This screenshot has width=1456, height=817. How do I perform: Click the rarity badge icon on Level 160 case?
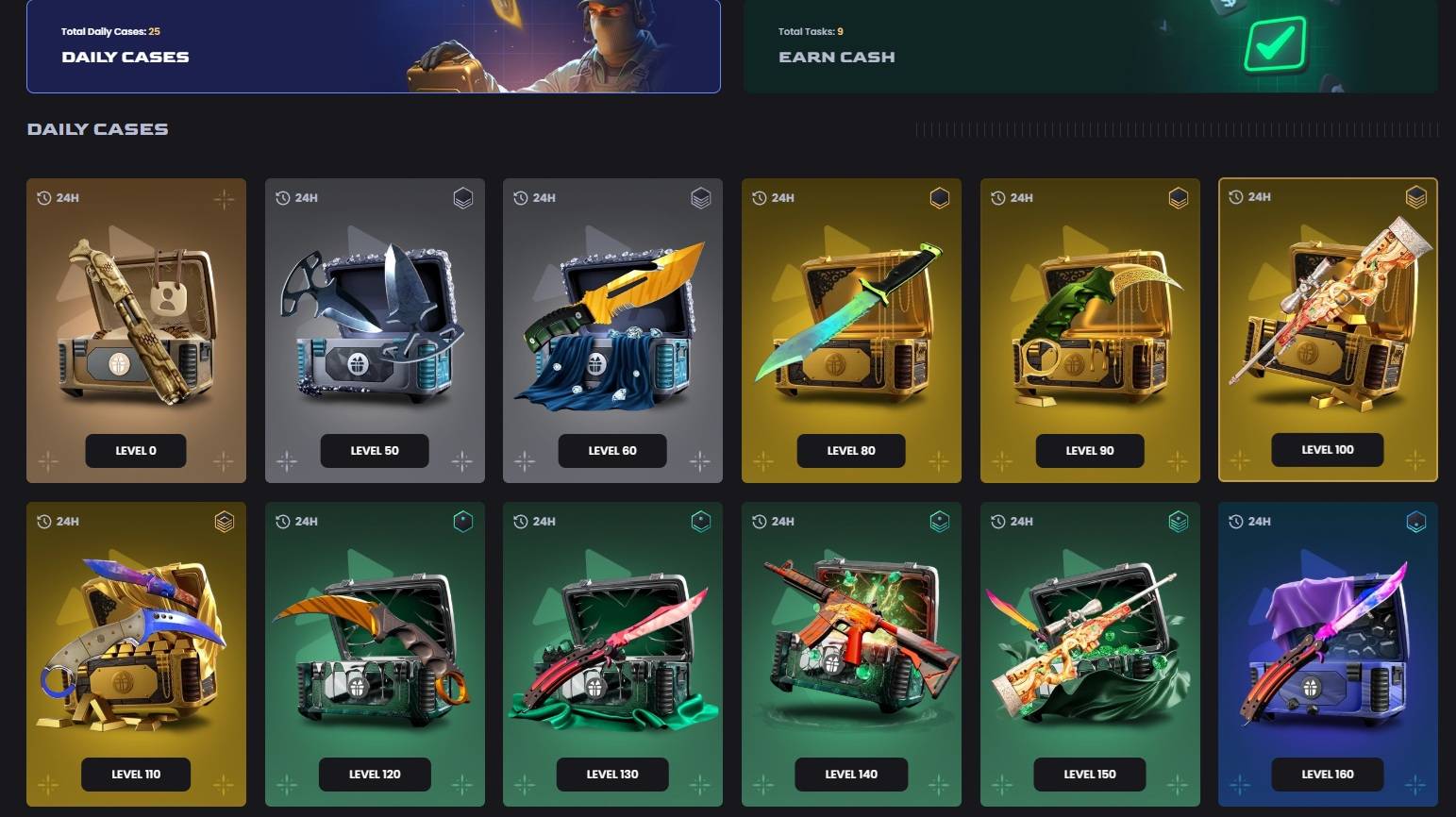pos(1414,521)
